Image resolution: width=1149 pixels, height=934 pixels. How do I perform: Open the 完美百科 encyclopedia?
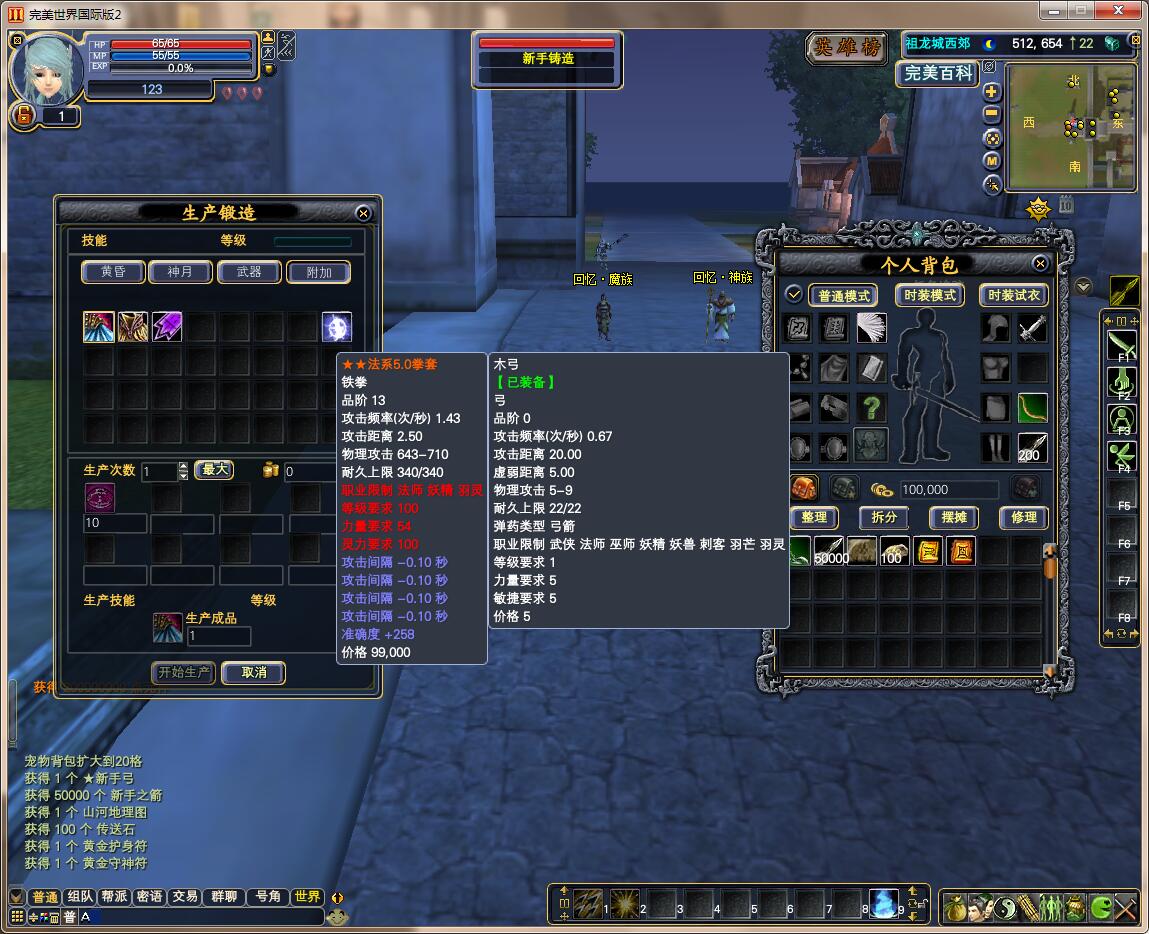(937, 74)
